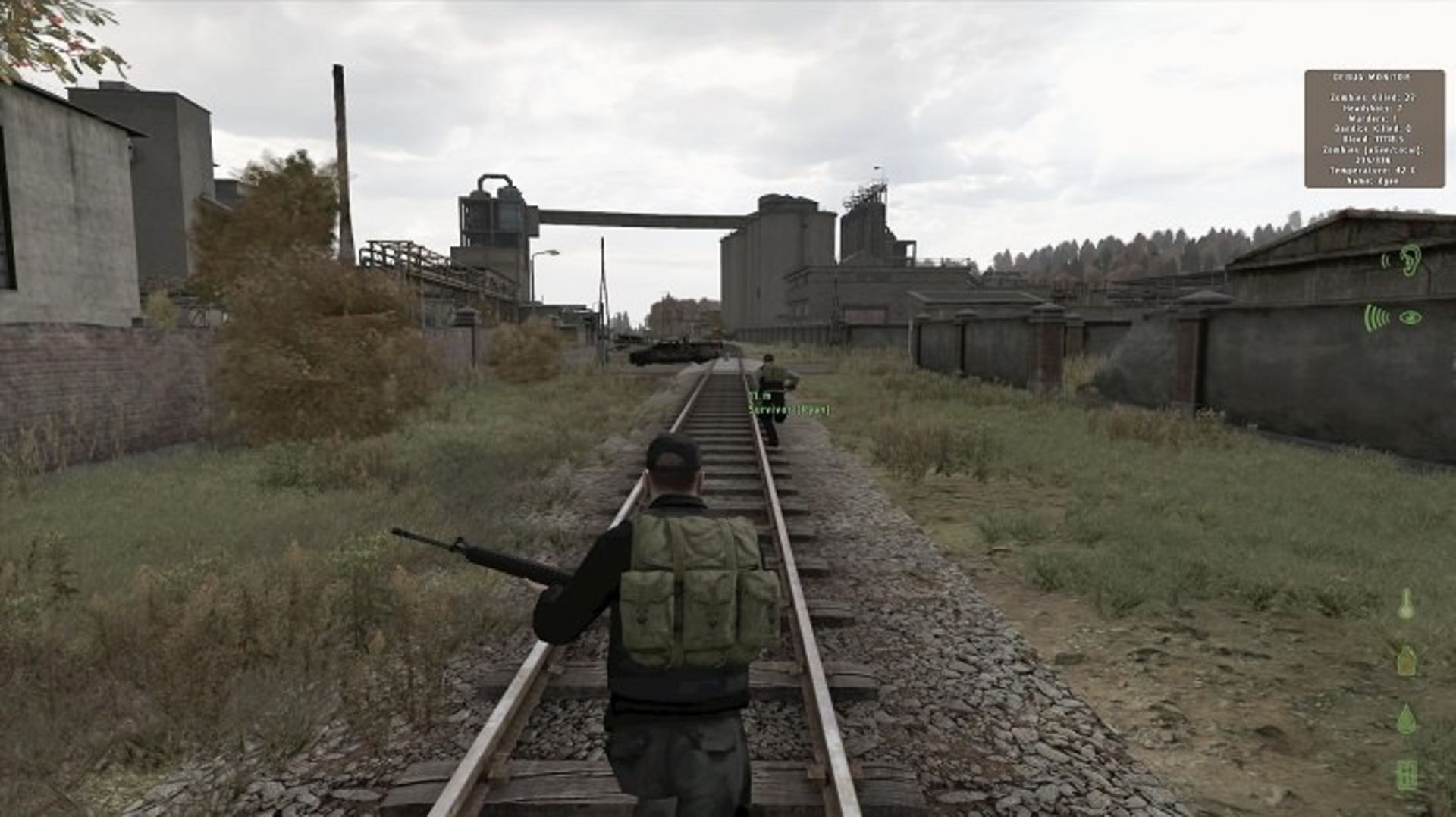Screen dimensions: 1456x817
Task: Expand the Headshots: 7 entry
Action: [x=1373, y=108]
